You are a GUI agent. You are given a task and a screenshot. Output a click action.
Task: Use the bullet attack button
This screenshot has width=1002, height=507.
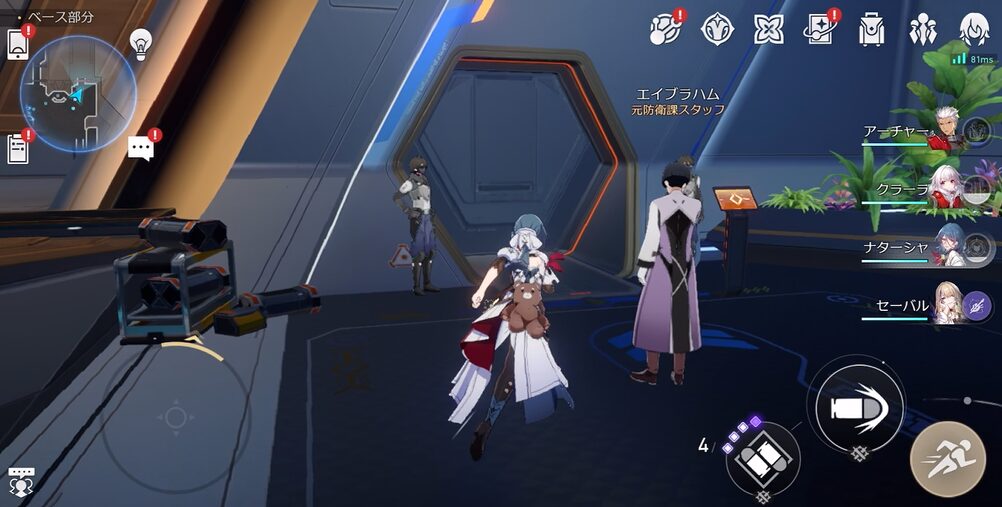tap(855, 407)
